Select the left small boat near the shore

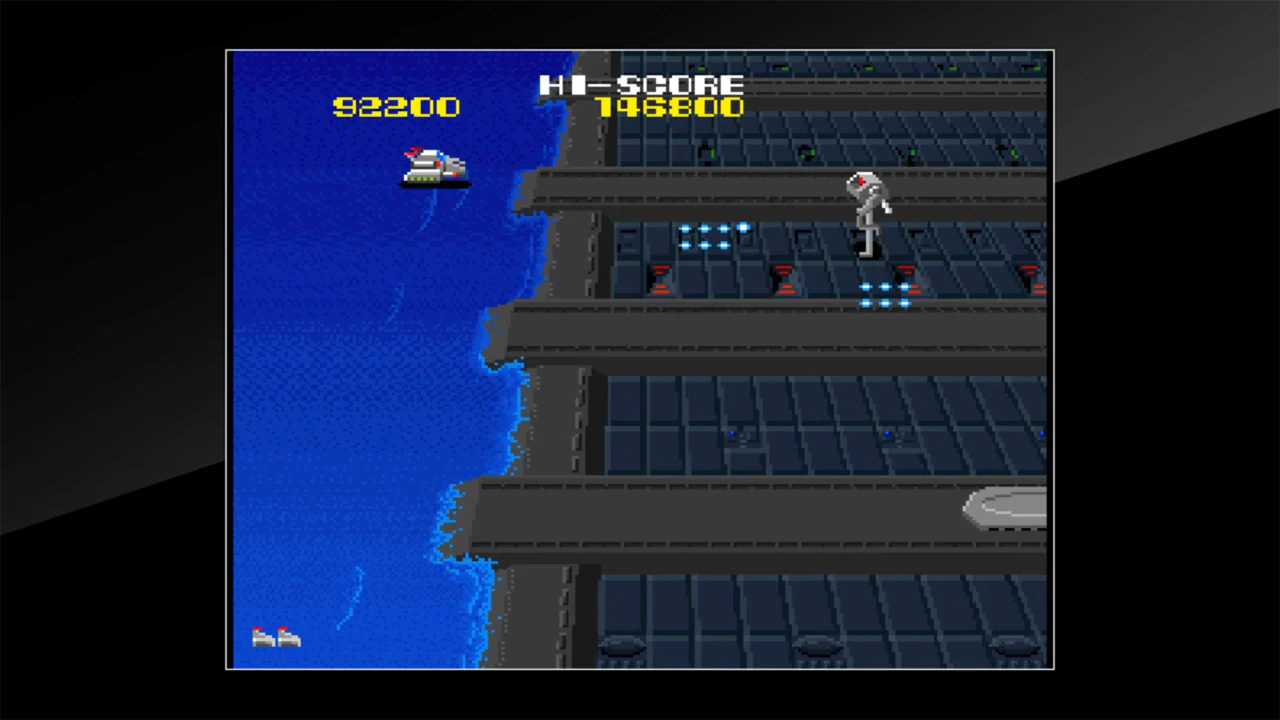tap(262, 636)
